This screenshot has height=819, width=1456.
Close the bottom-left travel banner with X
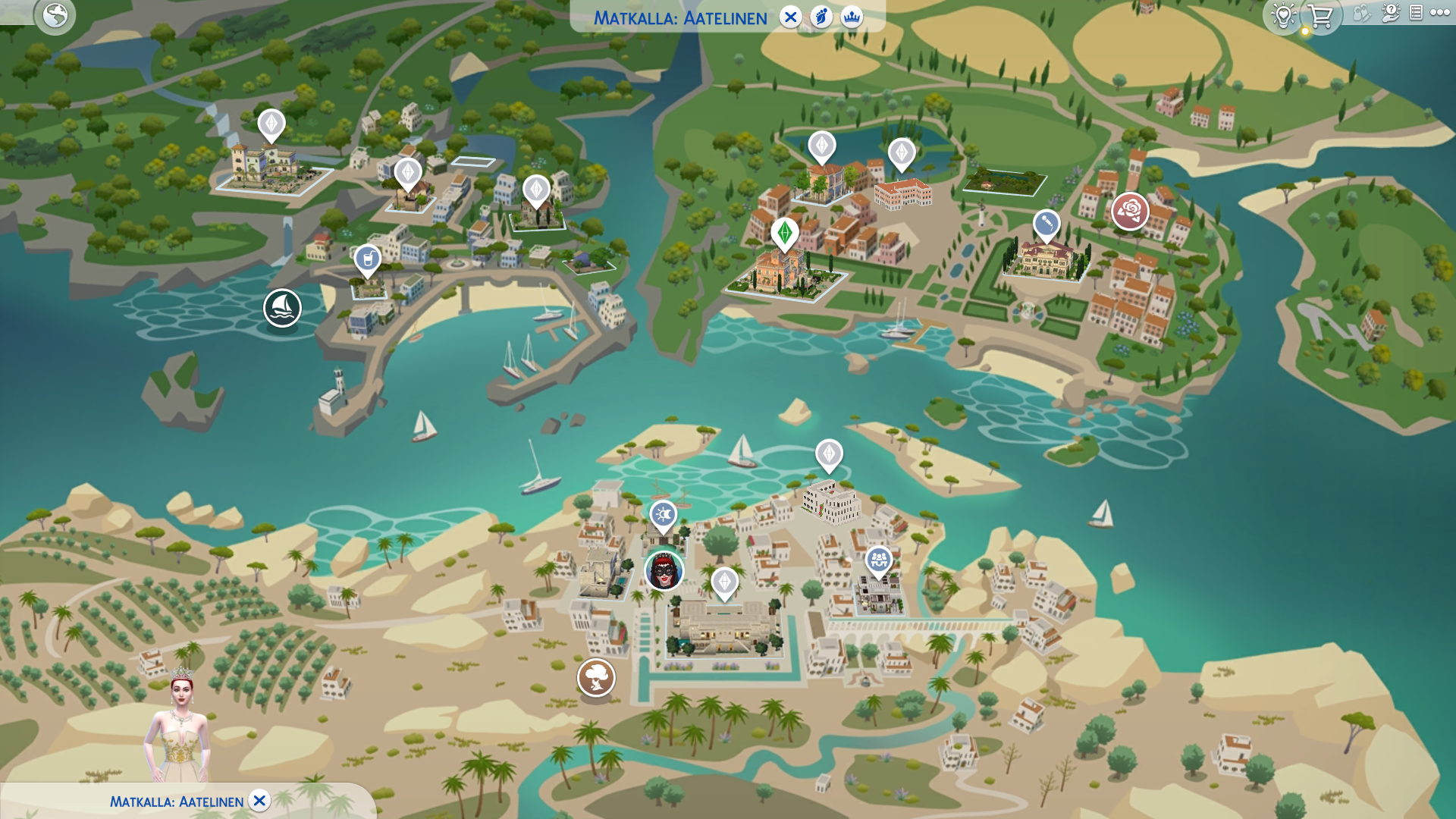click(x=259, y=801)
